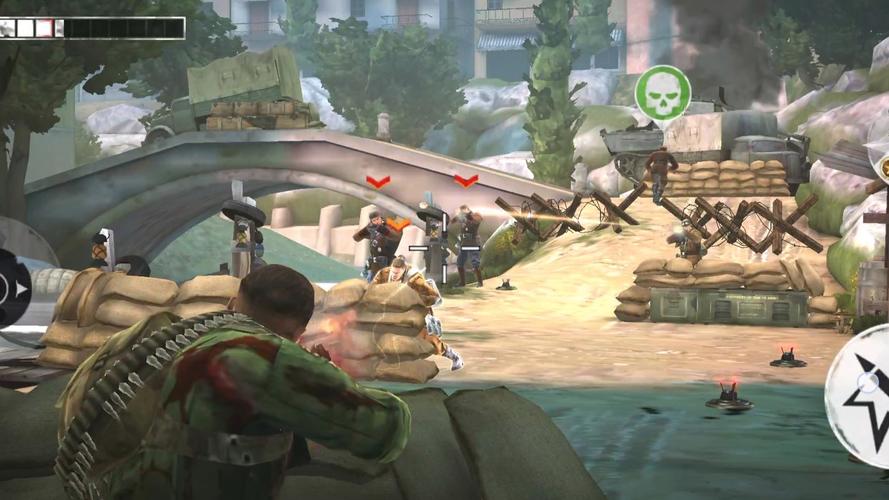Activate the white star ability button
Image resolution: width=889 pixels, height=500 pixels.
(x=862, y=396)
